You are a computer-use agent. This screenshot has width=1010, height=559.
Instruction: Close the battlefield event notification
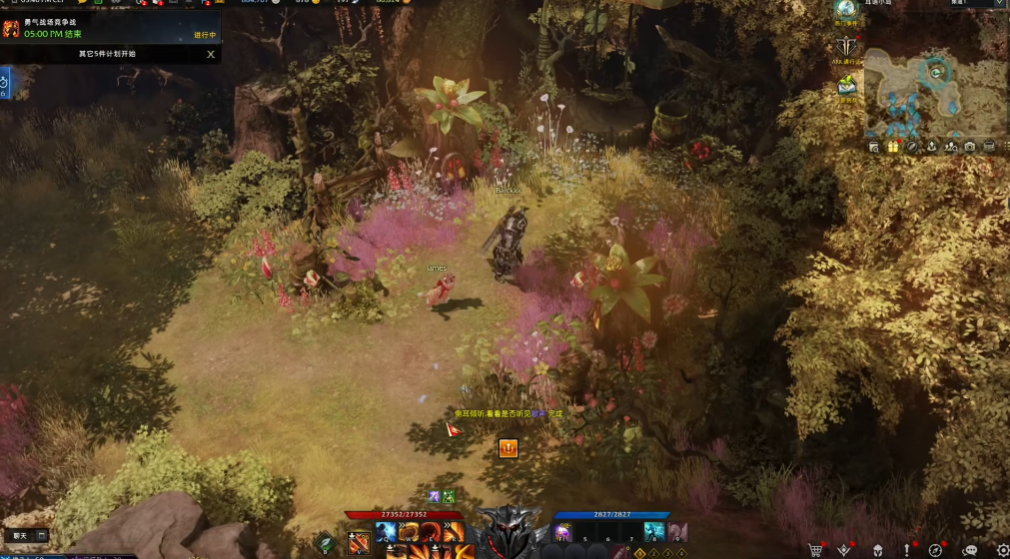tap(210, 54)
